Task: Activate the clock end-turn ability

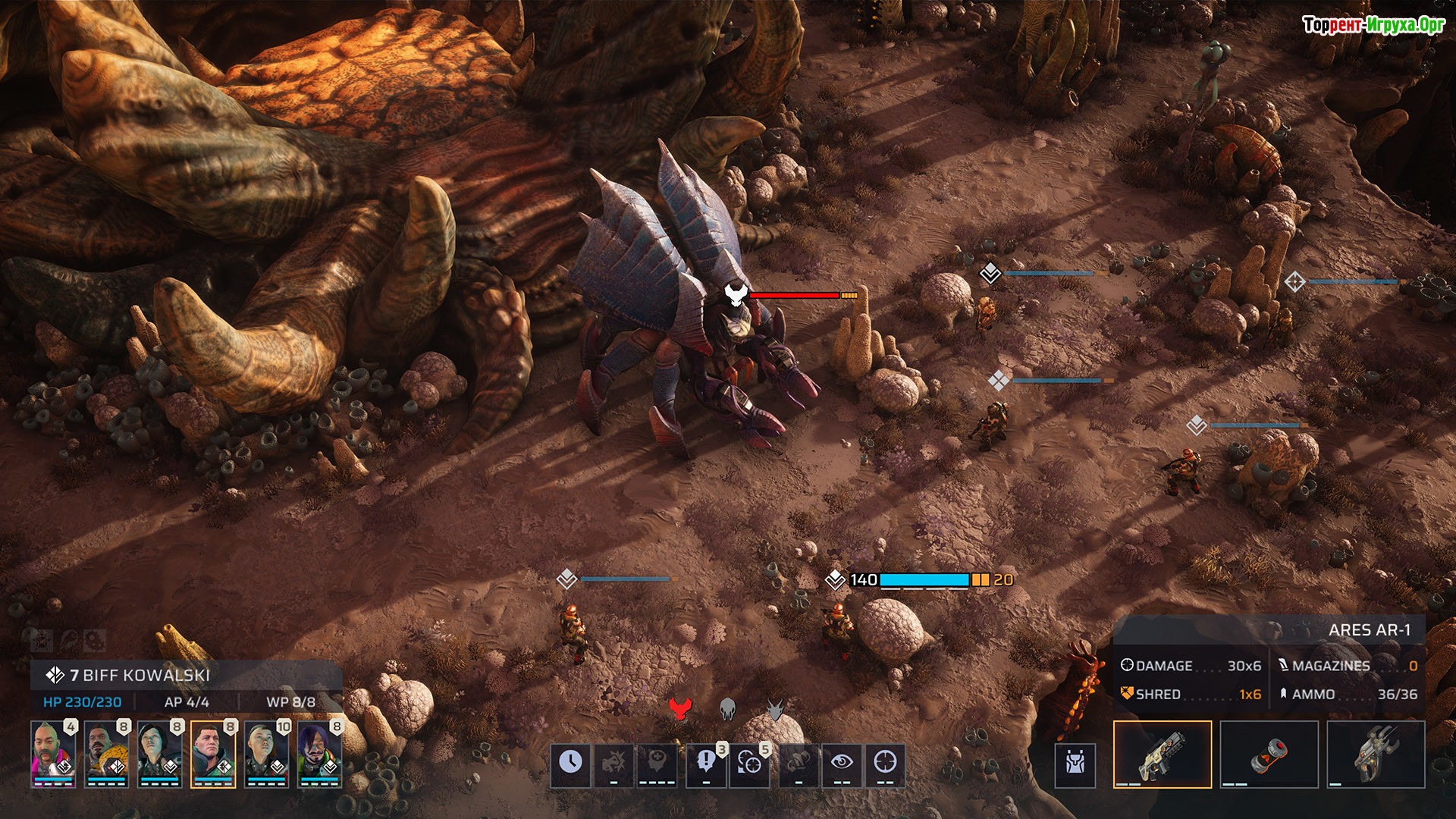Action: point(570,763)
